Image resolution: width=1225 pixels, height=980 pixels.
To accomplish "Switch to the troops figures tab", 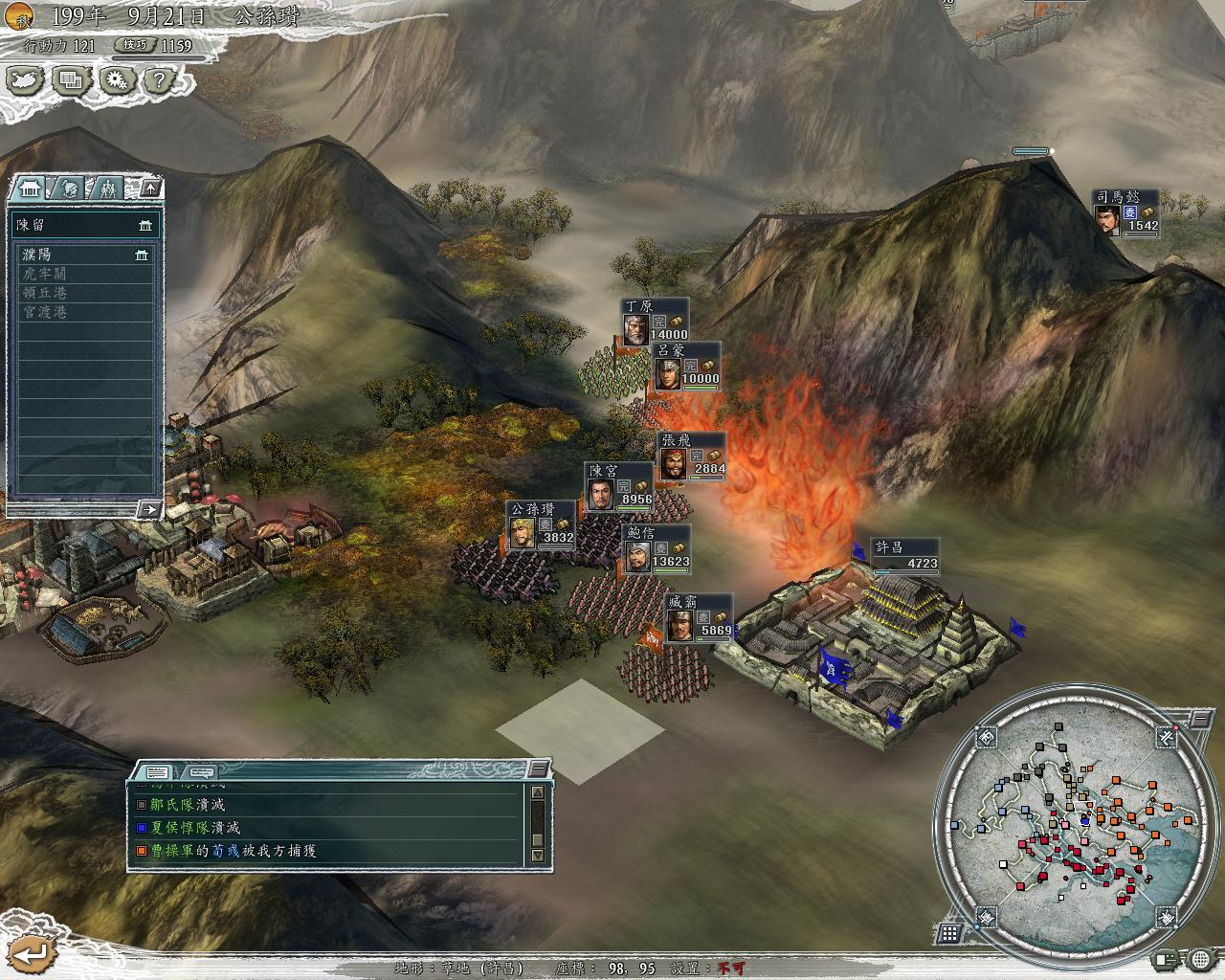I will pos(108,188).
